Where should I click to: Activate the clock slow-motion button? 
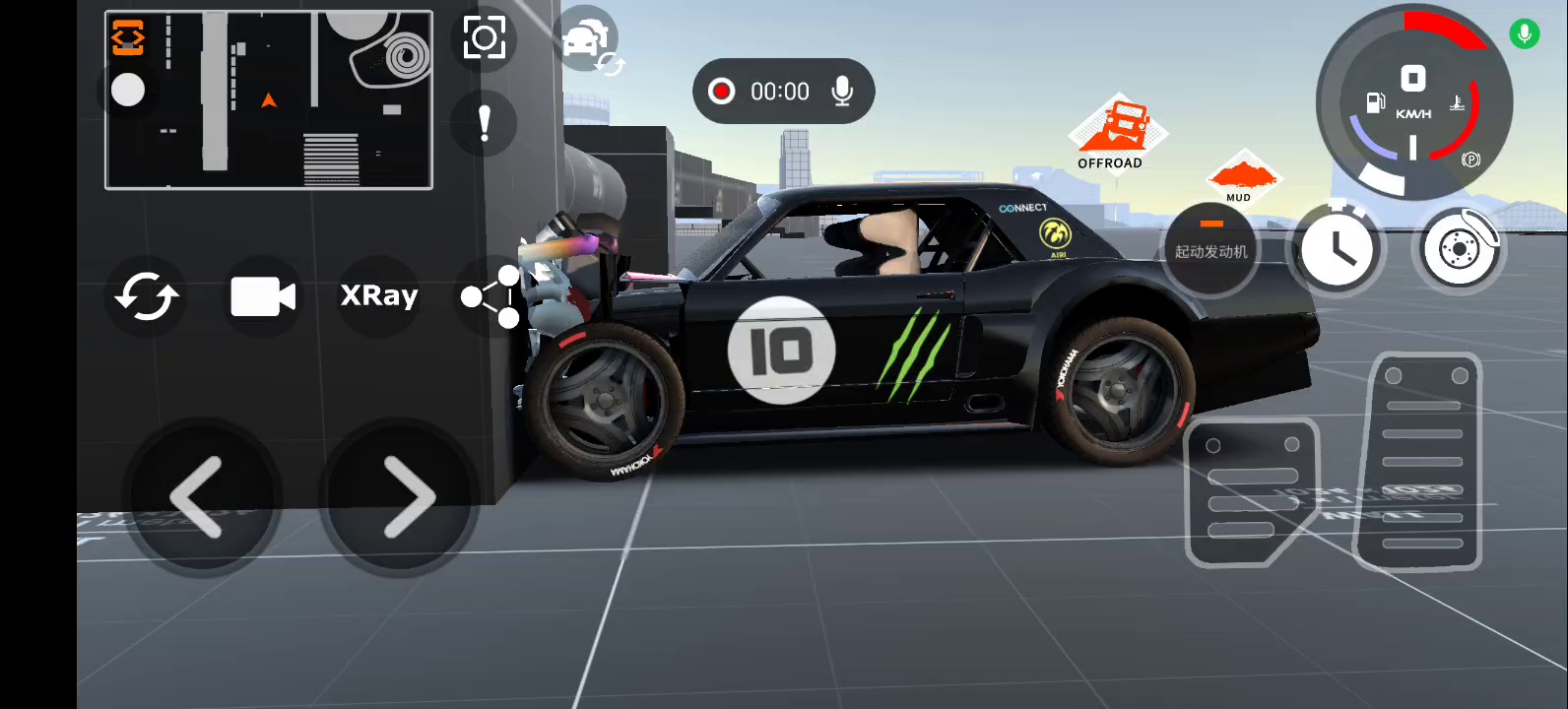(x=1337, y=250)
